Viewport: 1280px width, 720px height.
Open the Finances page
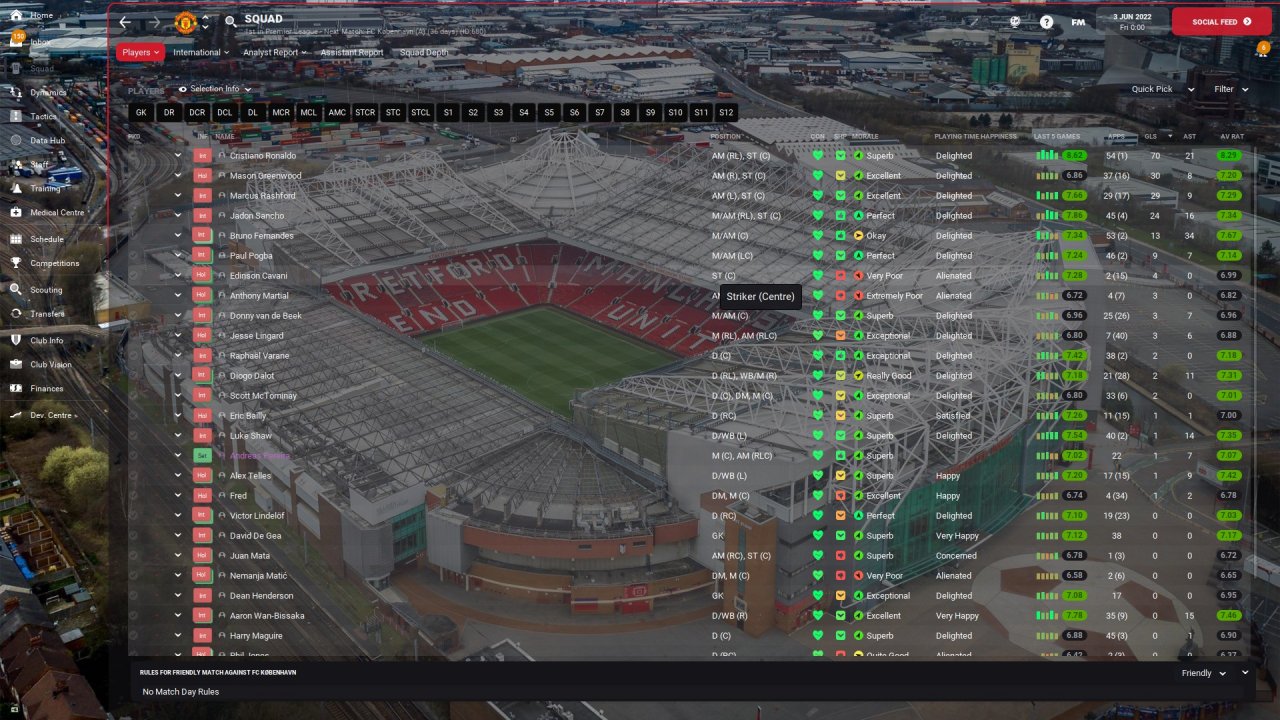pyautogui.click(x=46, y=389)
